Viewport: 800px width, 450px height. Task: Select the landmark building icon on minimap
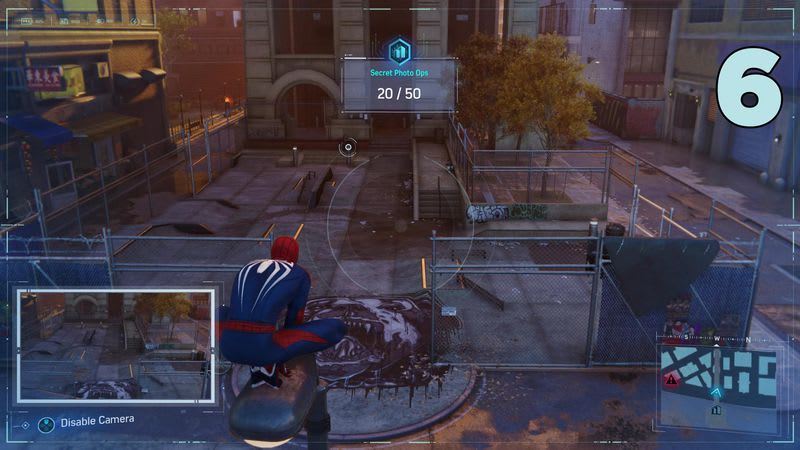[715, 409]
